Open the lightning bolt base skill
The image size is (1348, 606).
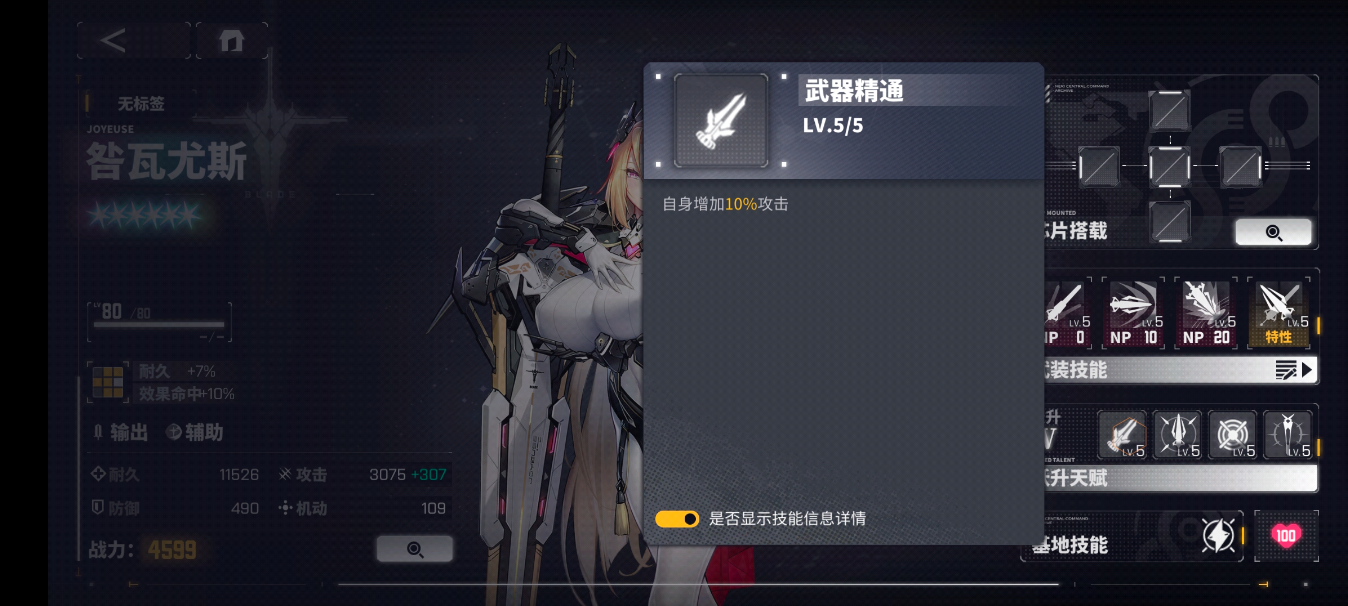1218,536
